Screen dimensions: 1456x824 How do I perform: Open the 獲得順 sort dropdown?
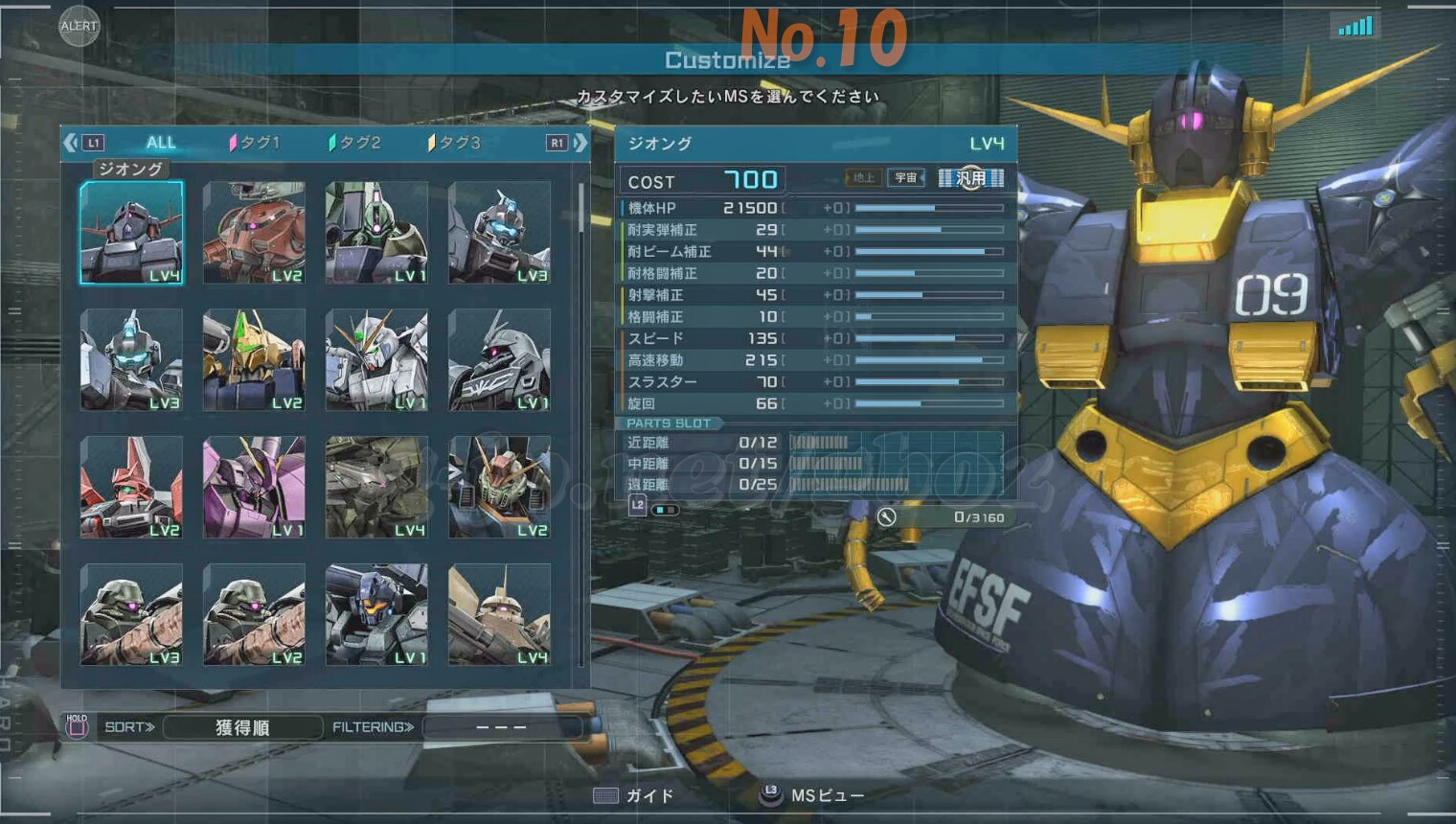pos(242,727)
